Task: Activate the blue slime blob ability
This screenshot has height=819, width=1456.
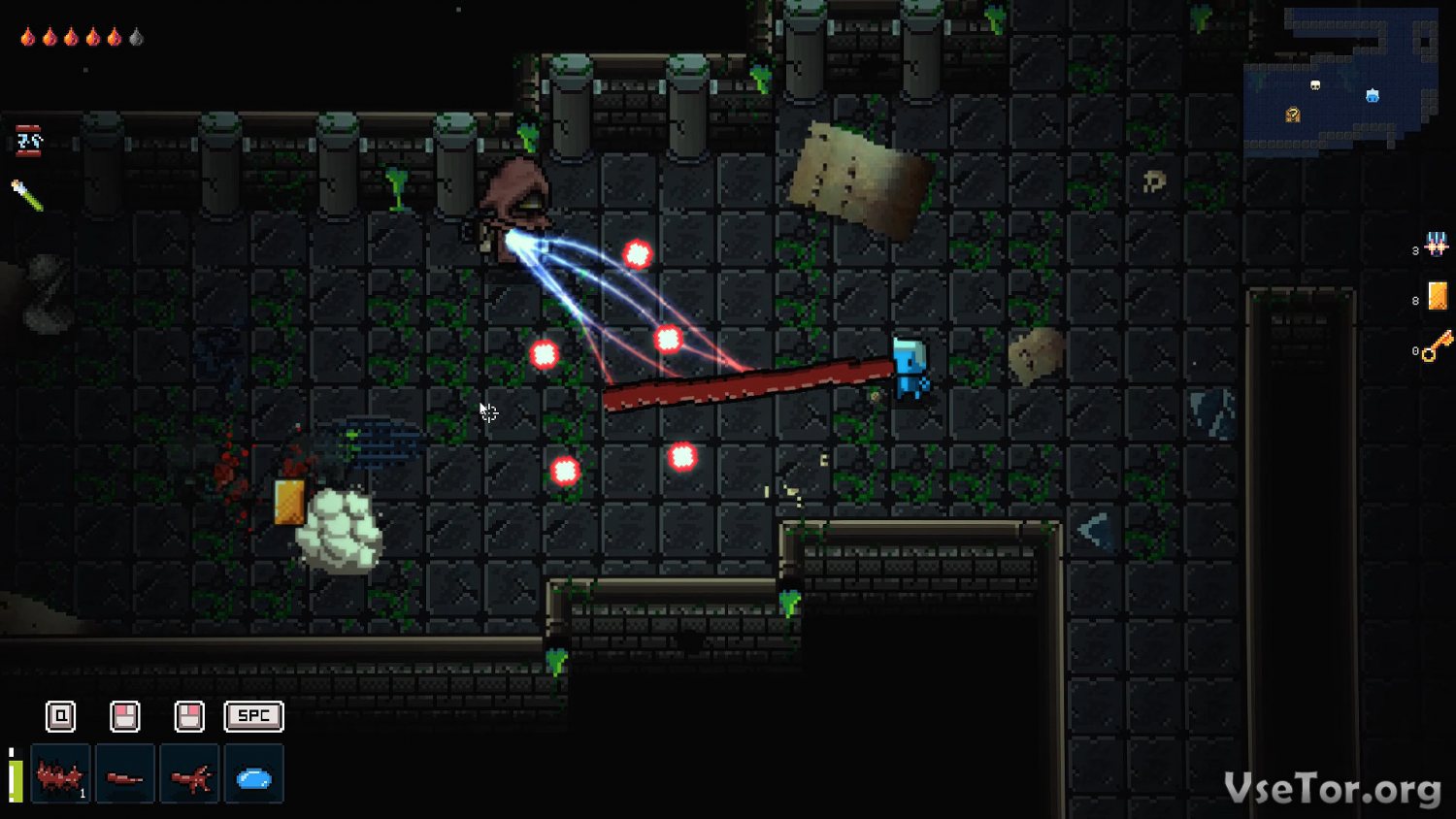Action: (254, 774)
